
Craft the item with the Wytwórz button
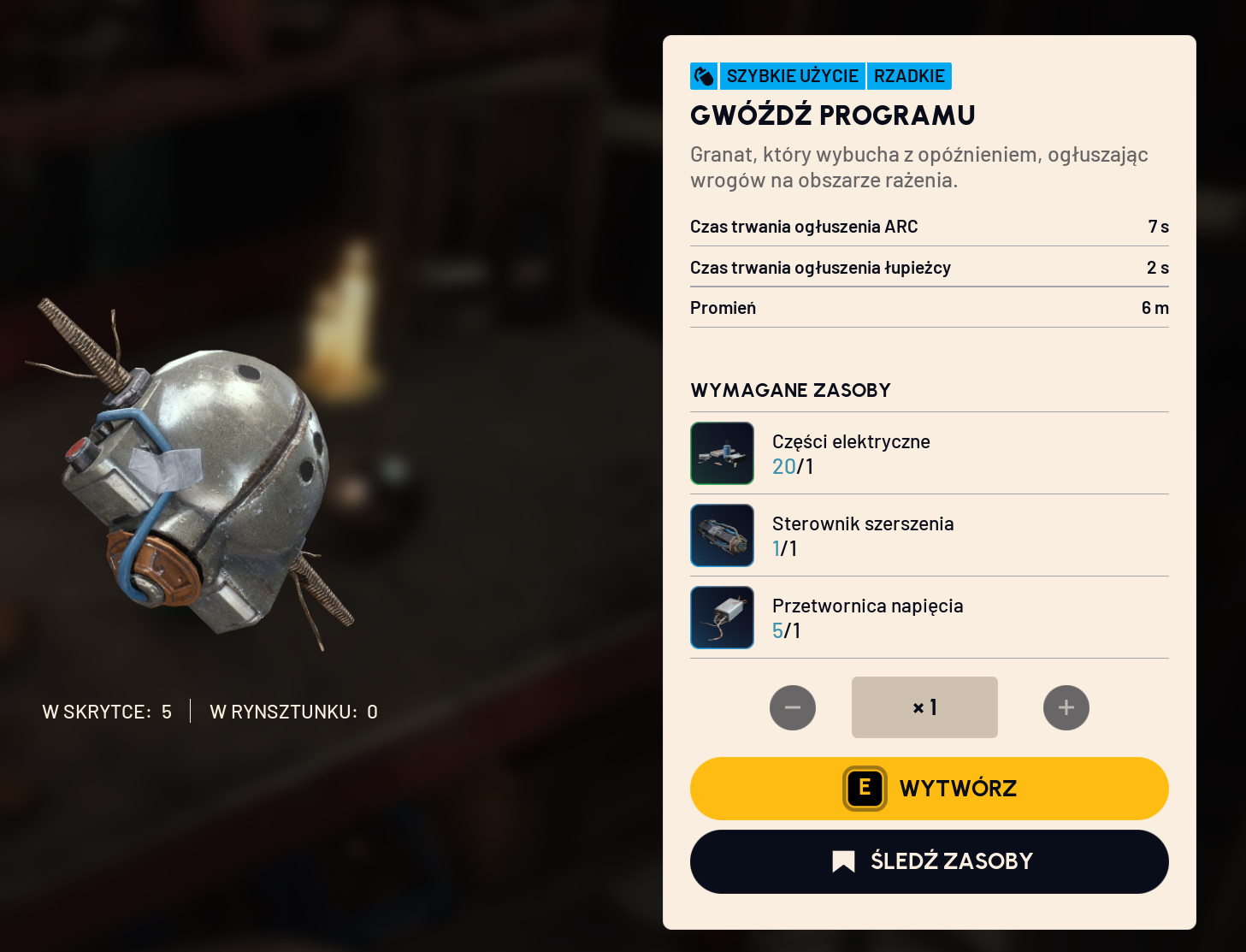pyautogui.click(x=929, y=789)
